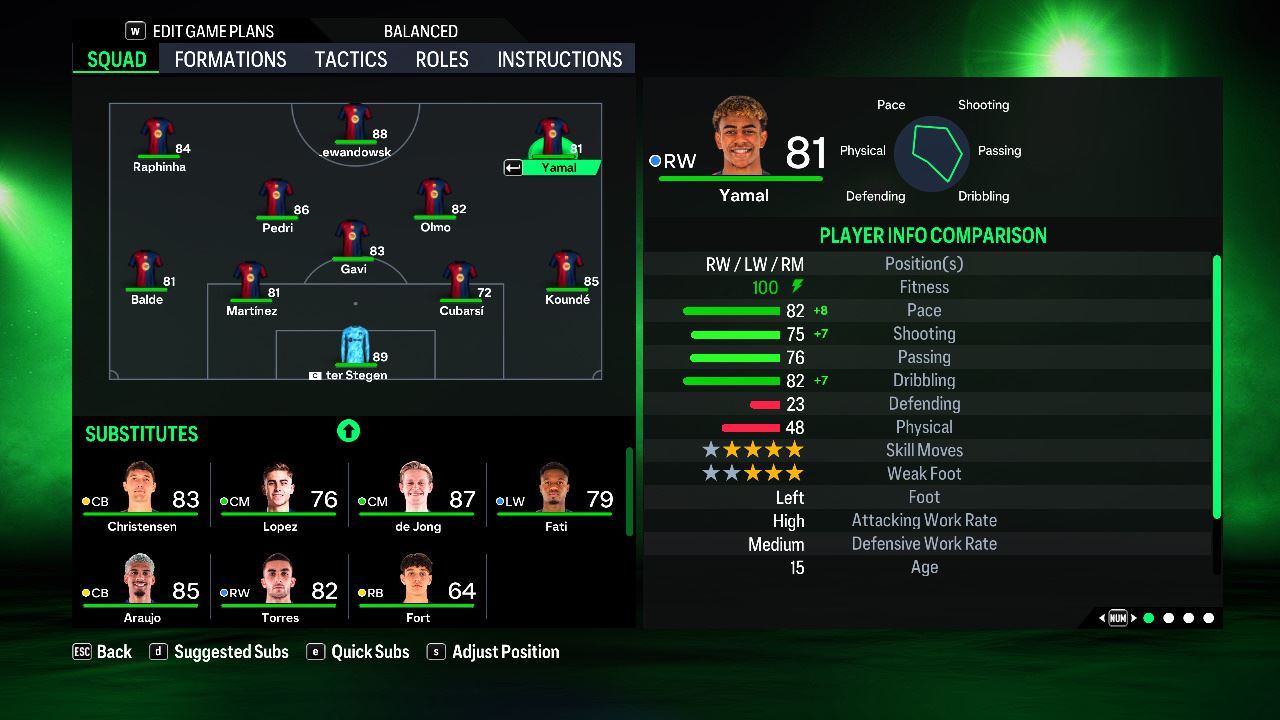Screen dimensions: 1280x720
Task: Select the Squad tab
Action: (117, 59)
